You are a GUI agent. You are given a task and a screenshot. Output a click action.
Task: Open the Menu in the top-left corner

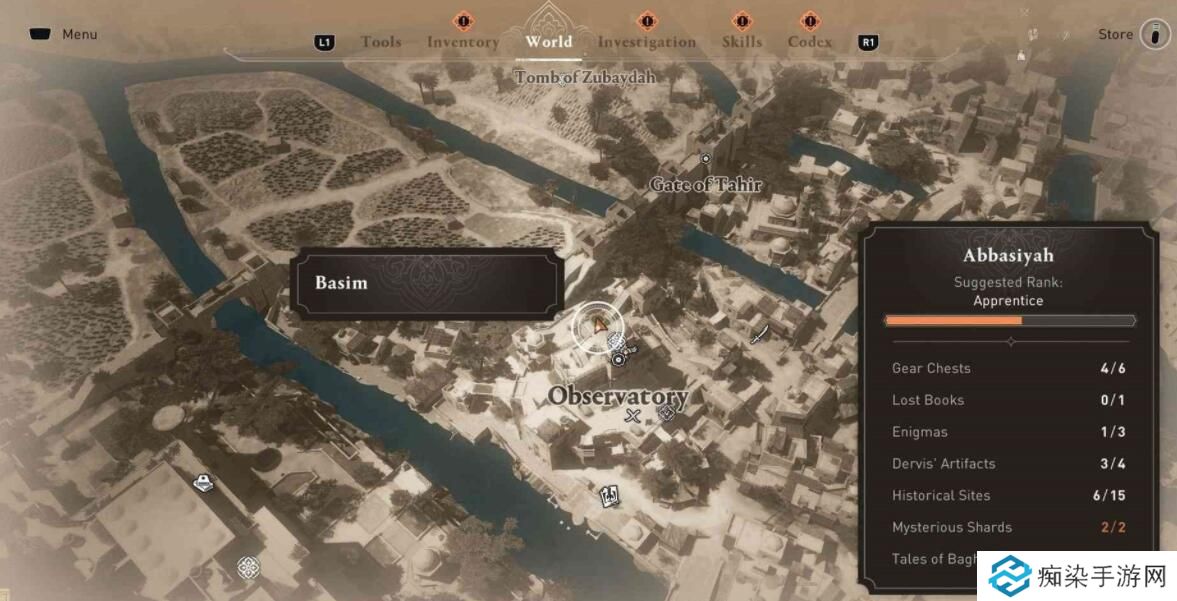pyautogui.click(x=65, y=34)
